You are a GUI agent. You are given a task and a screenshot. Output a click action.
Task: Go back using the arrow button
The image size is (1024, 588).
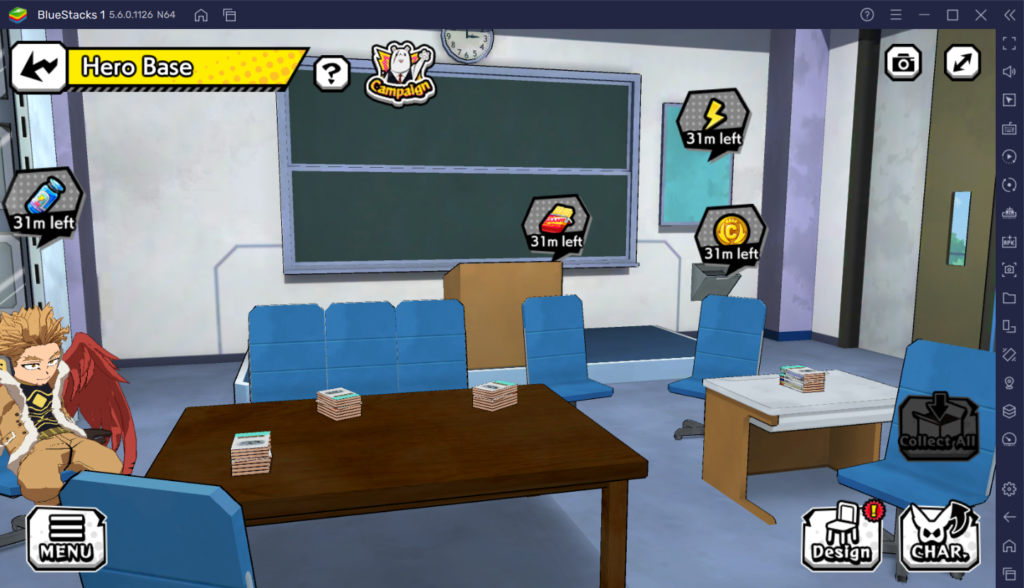point(38,67)
